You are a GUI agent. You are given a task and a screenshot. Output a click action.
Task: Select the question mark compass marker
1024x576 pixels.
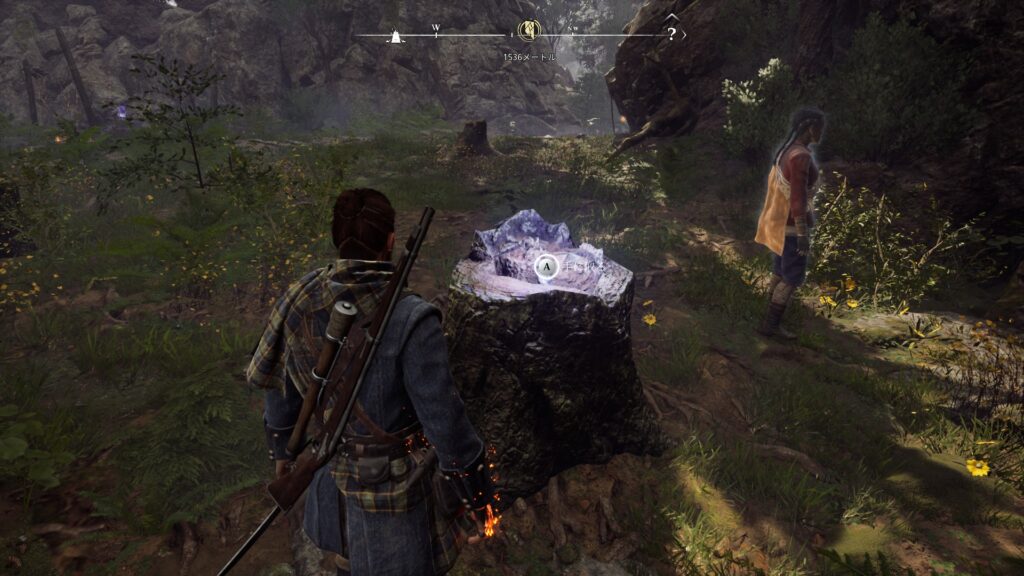671,32
